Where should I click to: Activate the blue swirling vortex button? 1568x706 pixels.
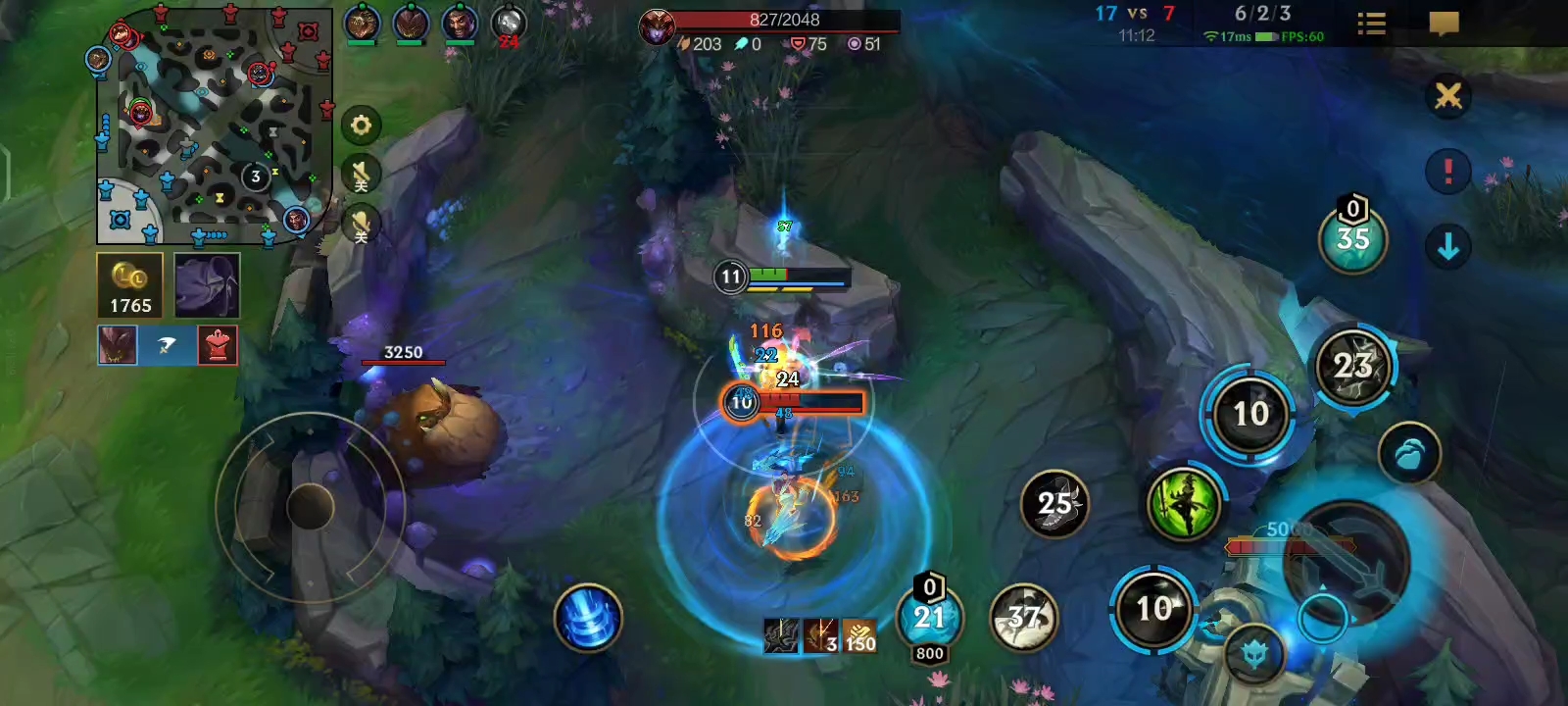pos(588,619)
